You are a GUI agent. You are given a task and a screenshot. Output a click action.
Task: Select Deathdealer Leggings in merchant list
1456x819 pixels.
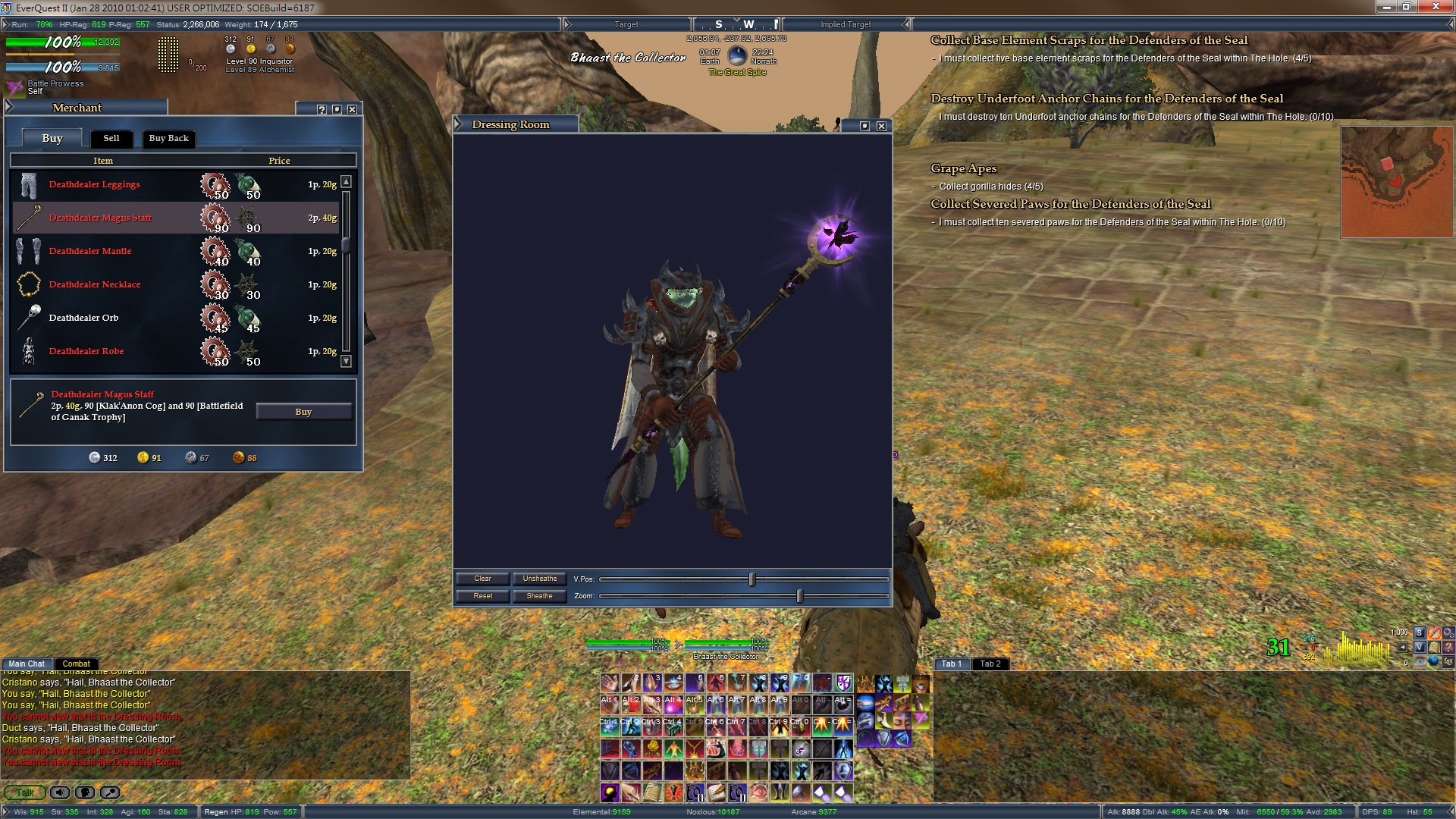tap(95, 184)
